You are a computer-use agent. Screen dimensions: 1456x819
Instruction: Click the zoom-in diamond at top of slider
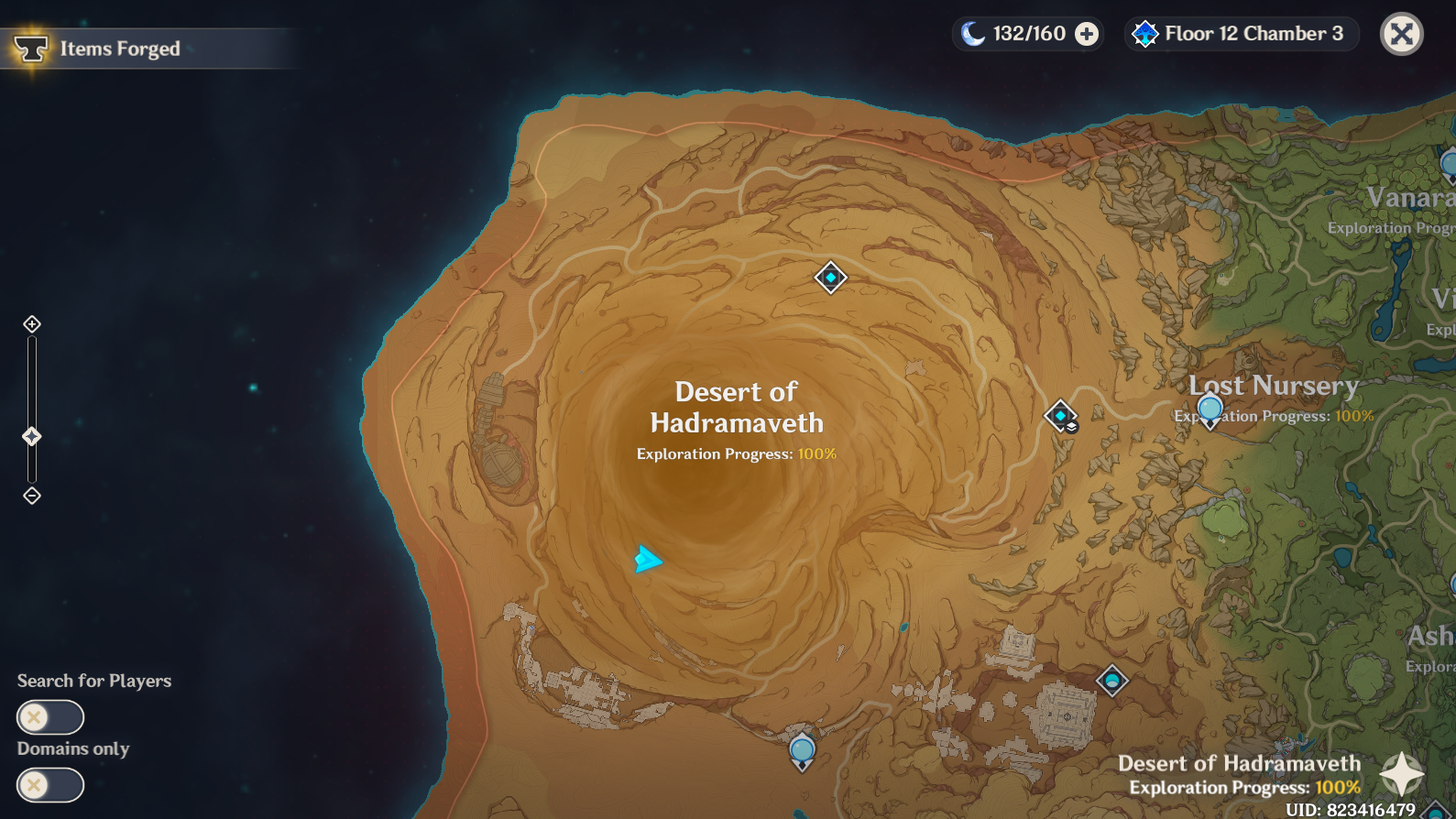33,322
